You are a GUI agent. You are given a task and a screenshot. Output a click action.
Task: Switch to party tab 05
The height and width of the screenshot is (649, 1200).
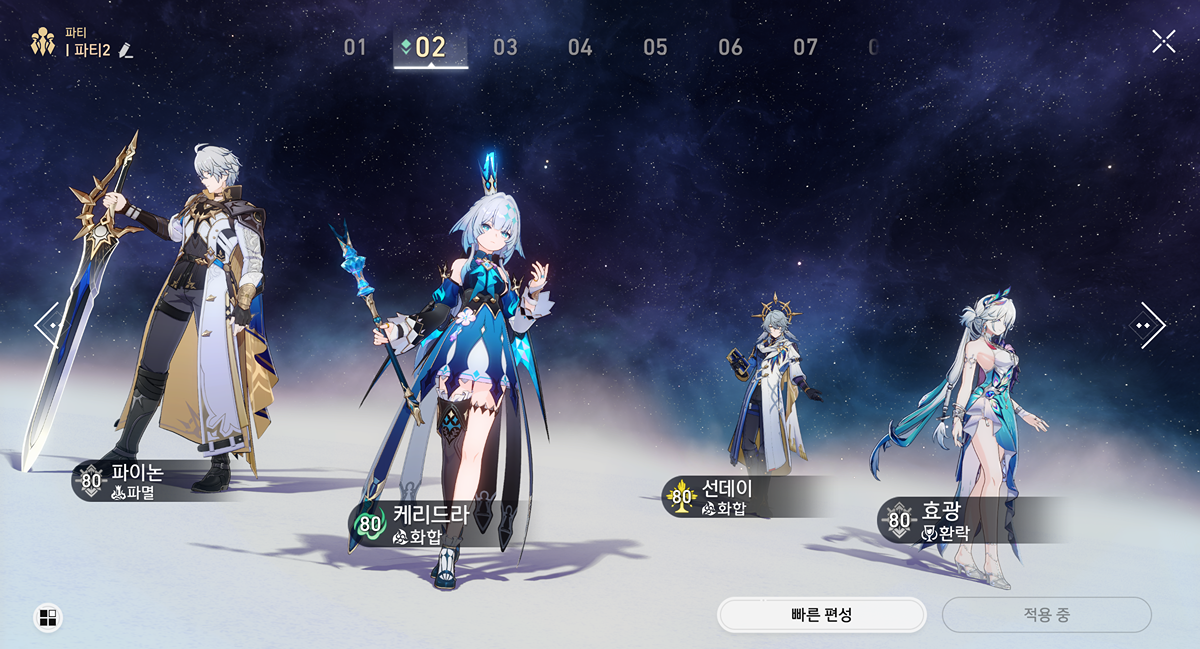pyautogui.click(x=655, y=47)
